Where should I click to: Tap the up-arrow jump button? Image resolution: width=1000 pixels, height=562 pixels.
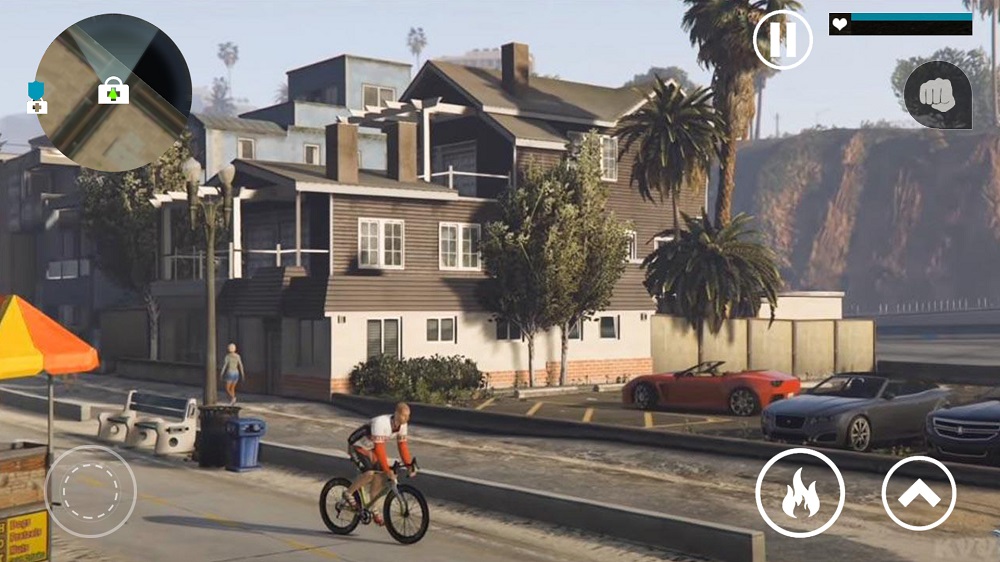click(918, 493)
